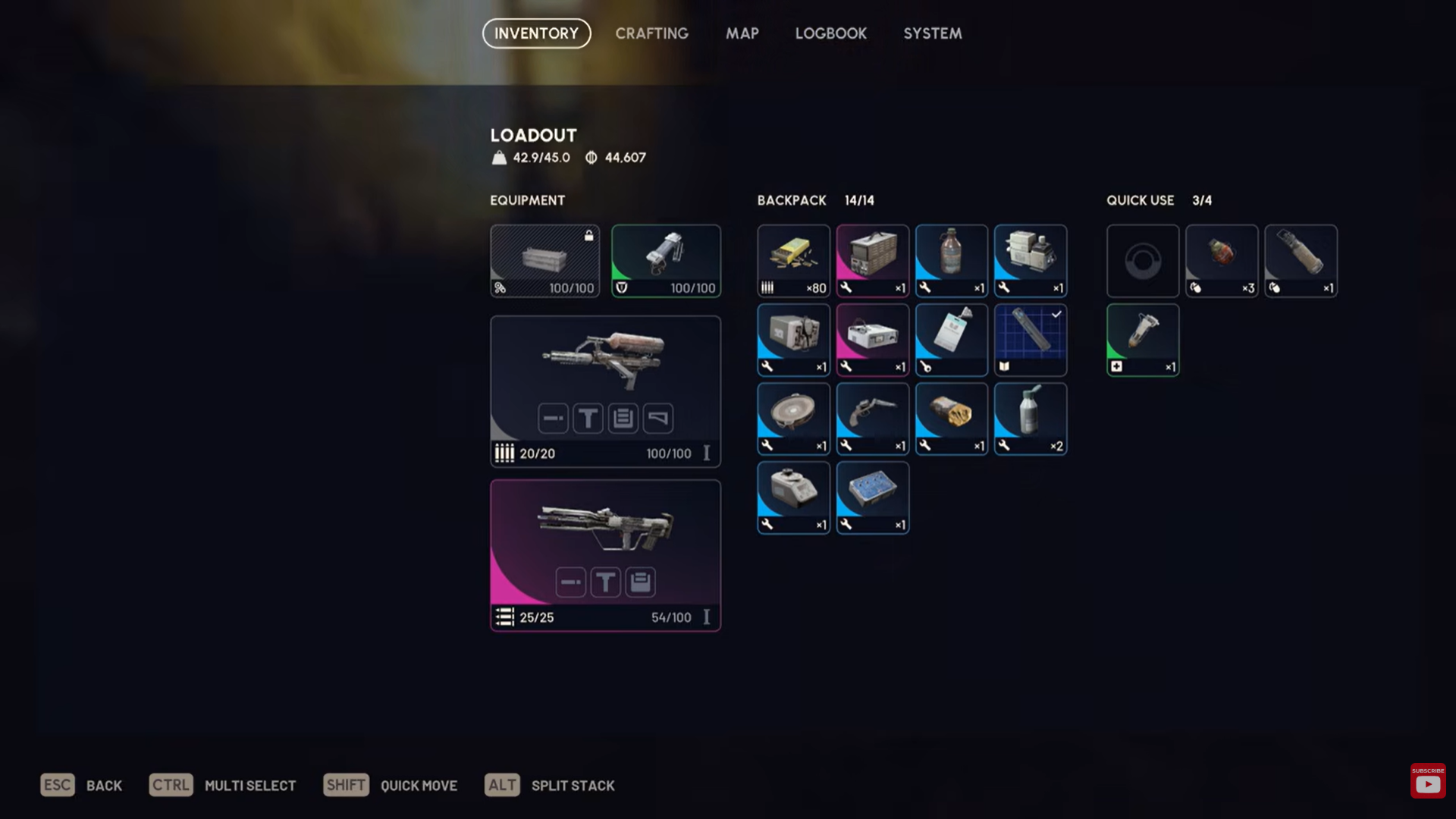
Task: Go to the Logbook tab
Action: 830,33
